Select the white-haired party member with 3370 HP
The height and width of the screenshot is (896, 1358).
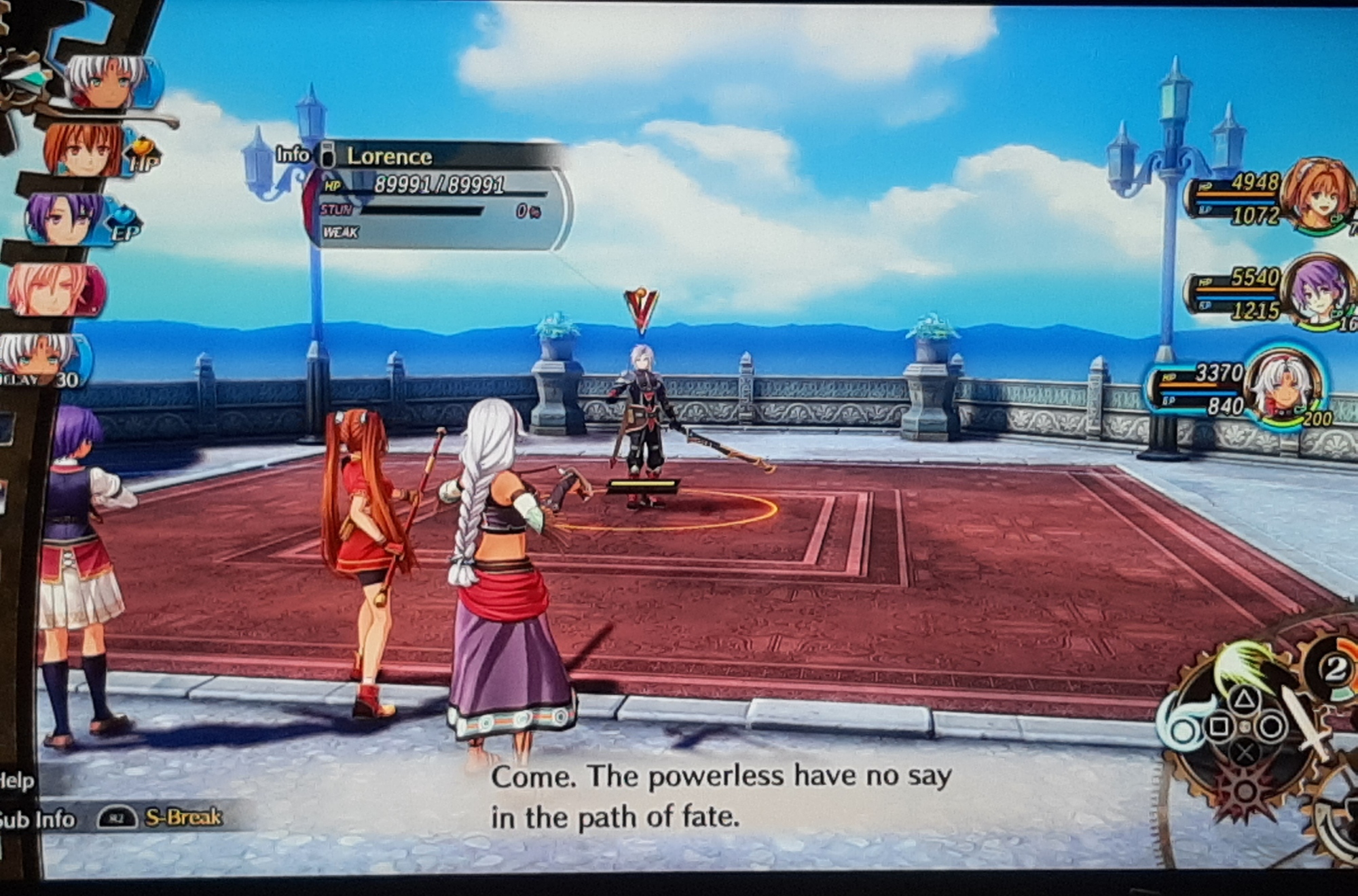point(1283,387)
